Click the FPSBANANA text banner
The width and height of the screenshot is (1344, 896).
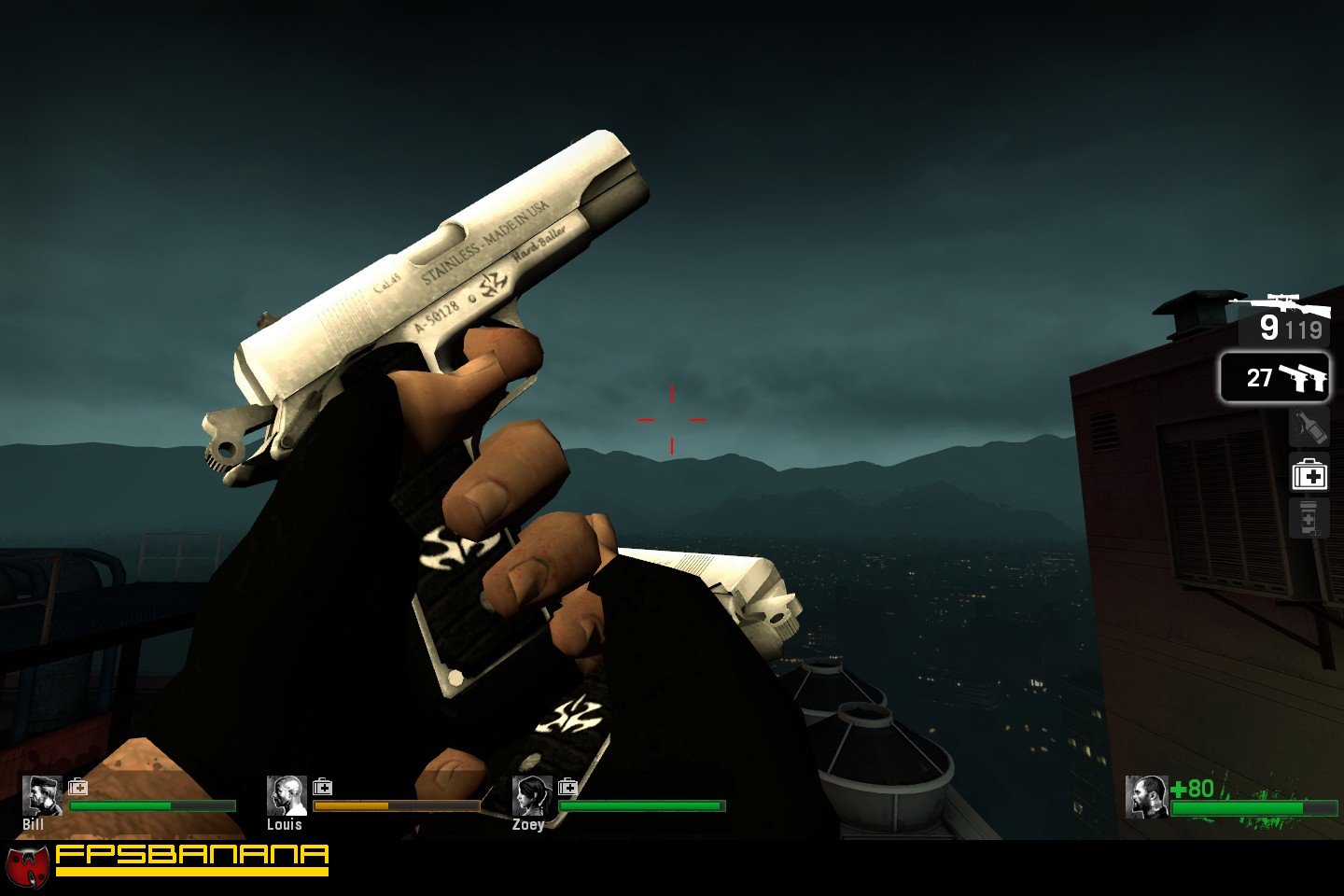click(190, 856)
